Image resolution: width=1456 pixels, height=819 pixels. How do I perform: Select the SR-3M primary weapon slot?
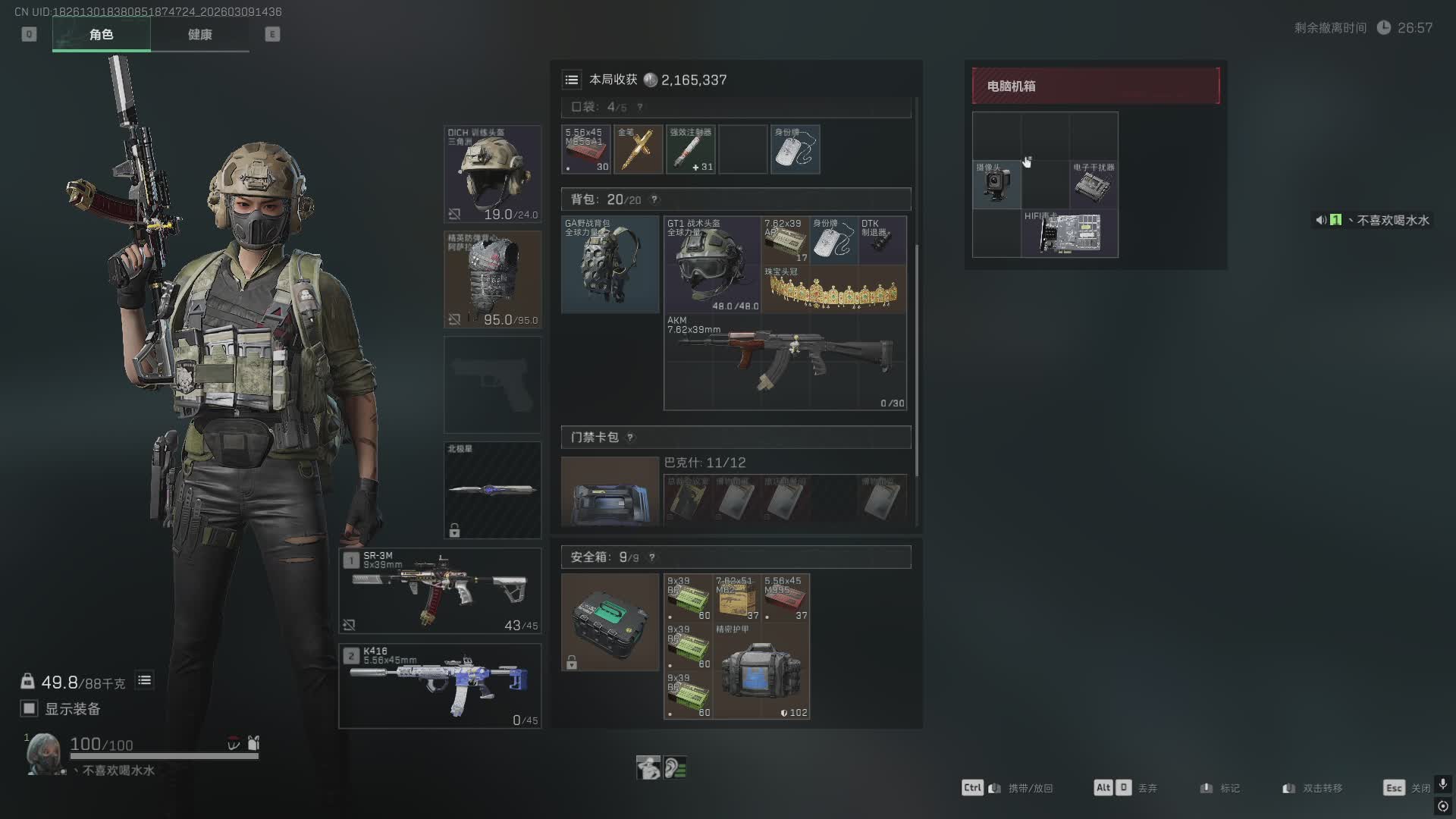pyautogui.click(x=440, y=591)
